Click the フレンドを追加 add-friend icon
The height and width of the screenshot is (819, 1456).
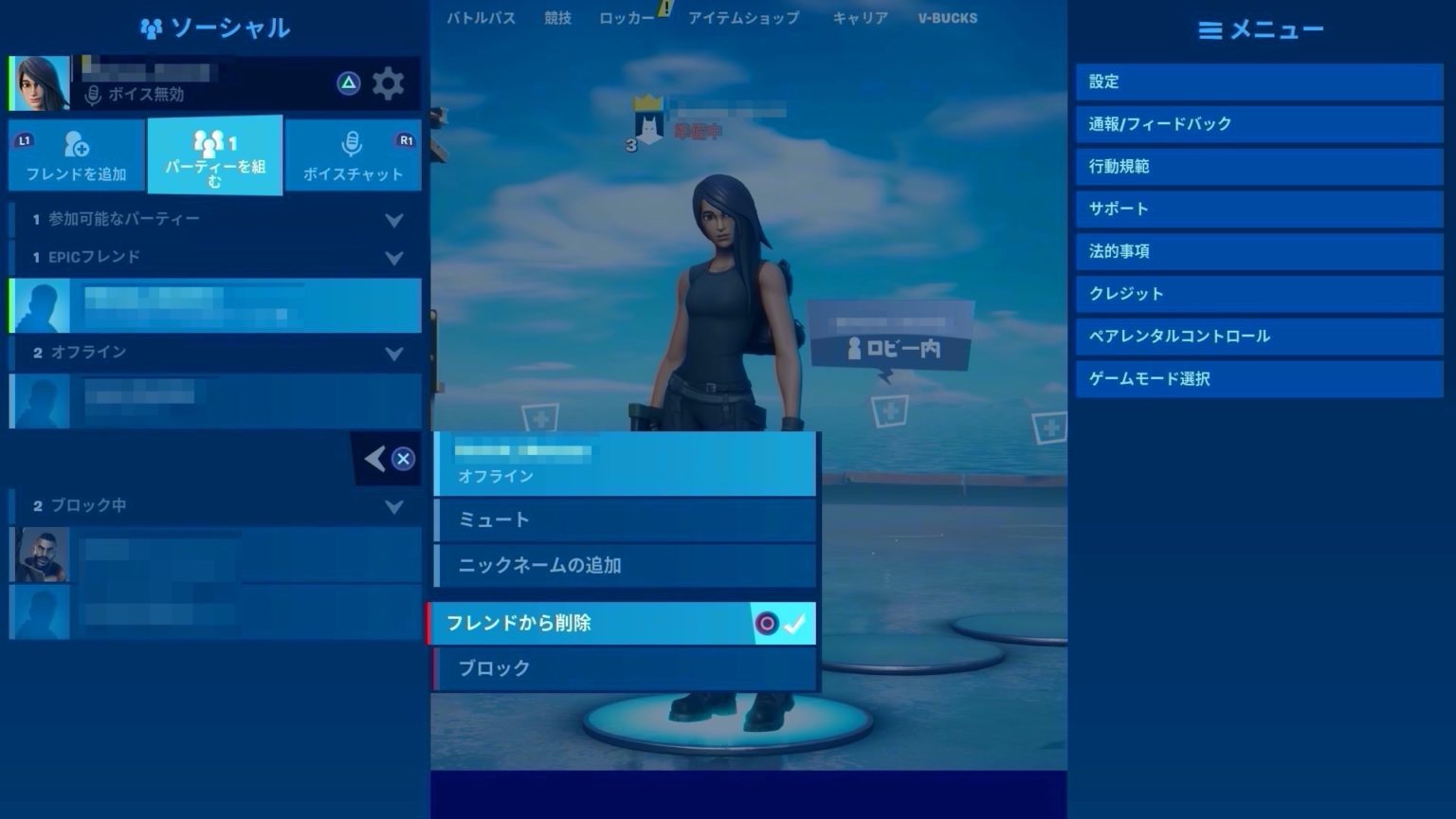coord(75,144)
